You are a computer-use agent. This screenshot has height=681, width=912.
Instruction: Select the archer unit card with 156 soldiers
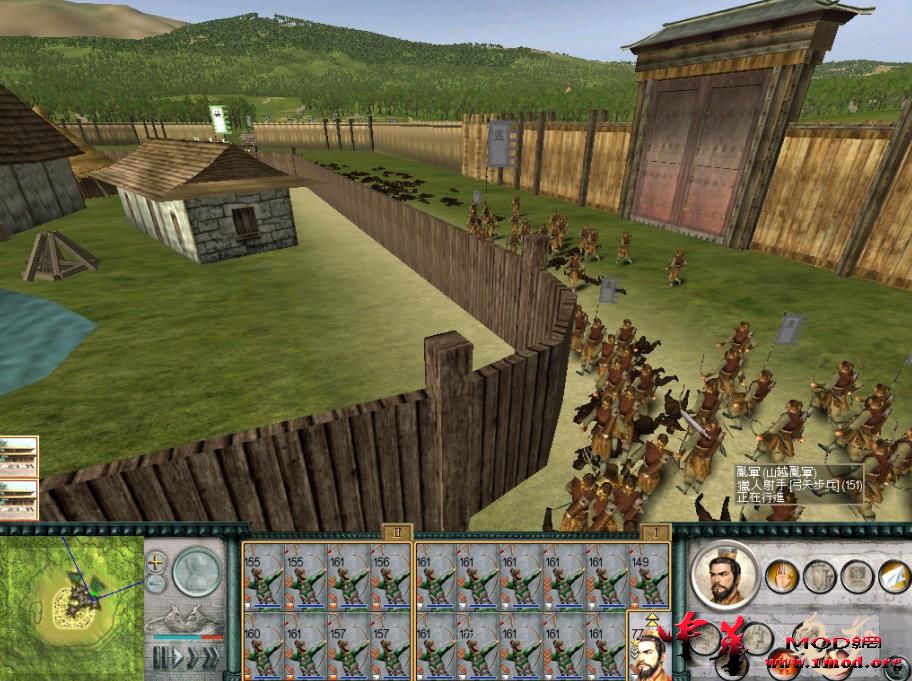point(391,580)
